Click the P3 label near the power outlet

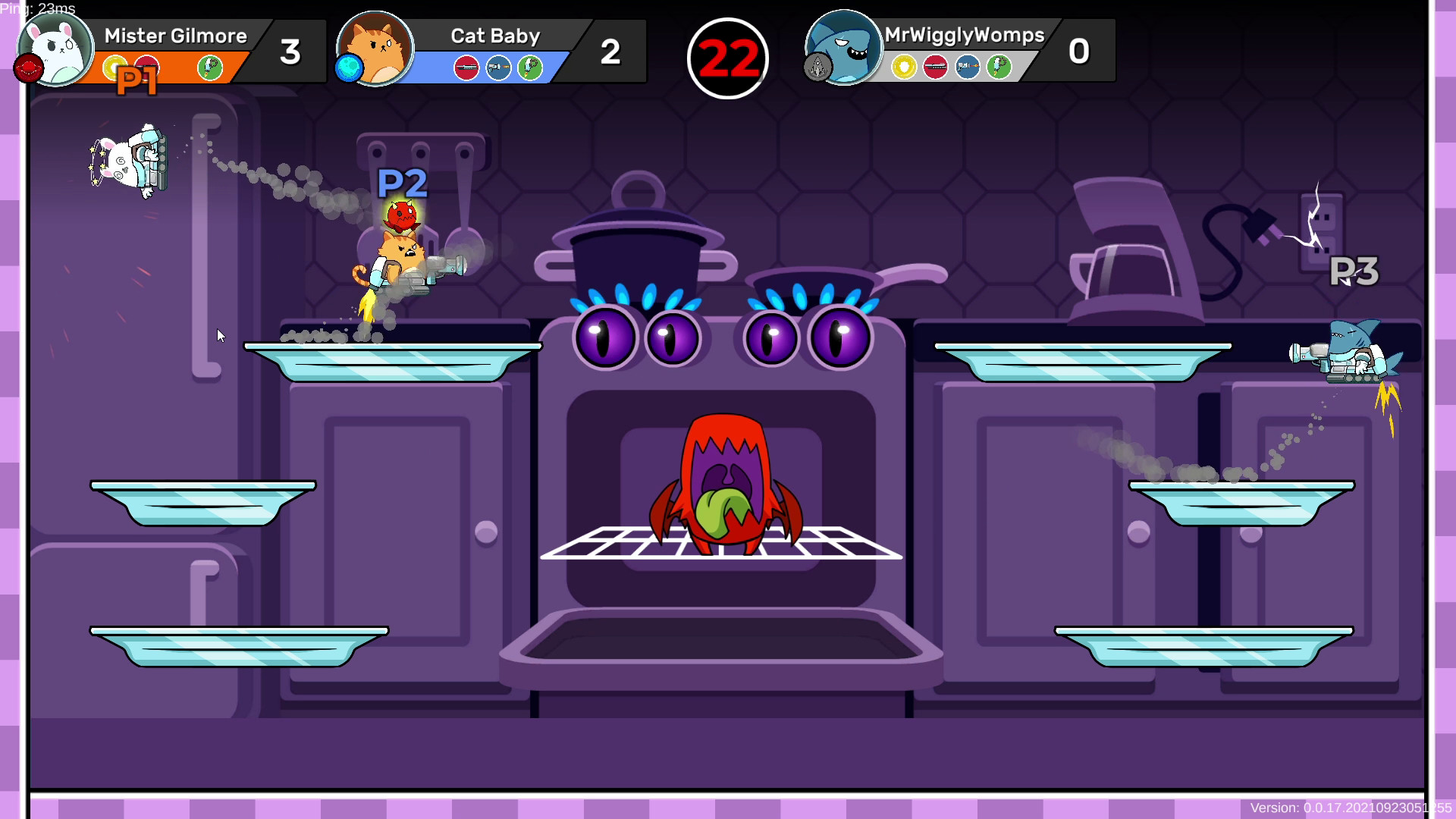coord(1357,271)
